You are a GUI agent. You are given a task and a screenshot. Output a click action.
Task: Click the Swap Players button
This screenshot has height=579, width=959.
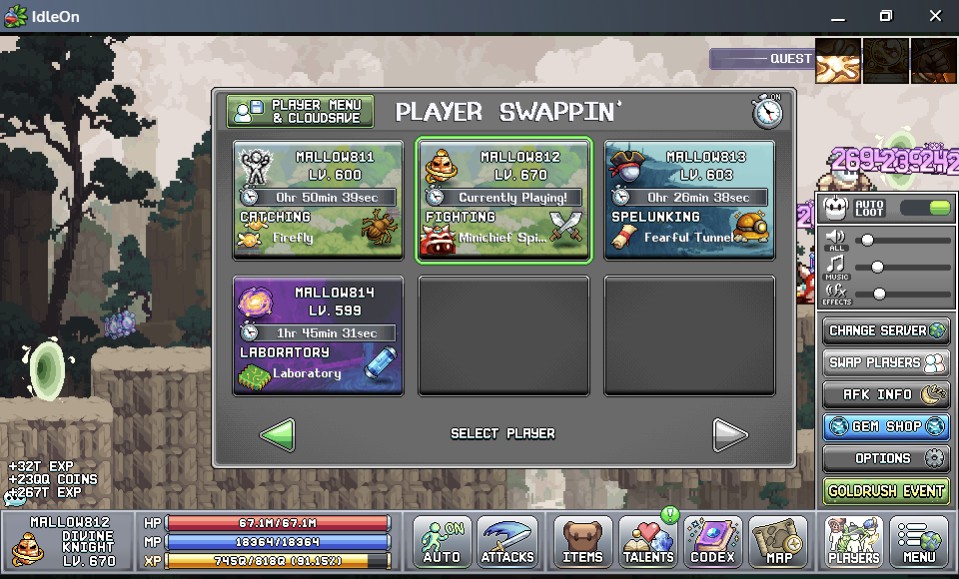pos(885,363)
